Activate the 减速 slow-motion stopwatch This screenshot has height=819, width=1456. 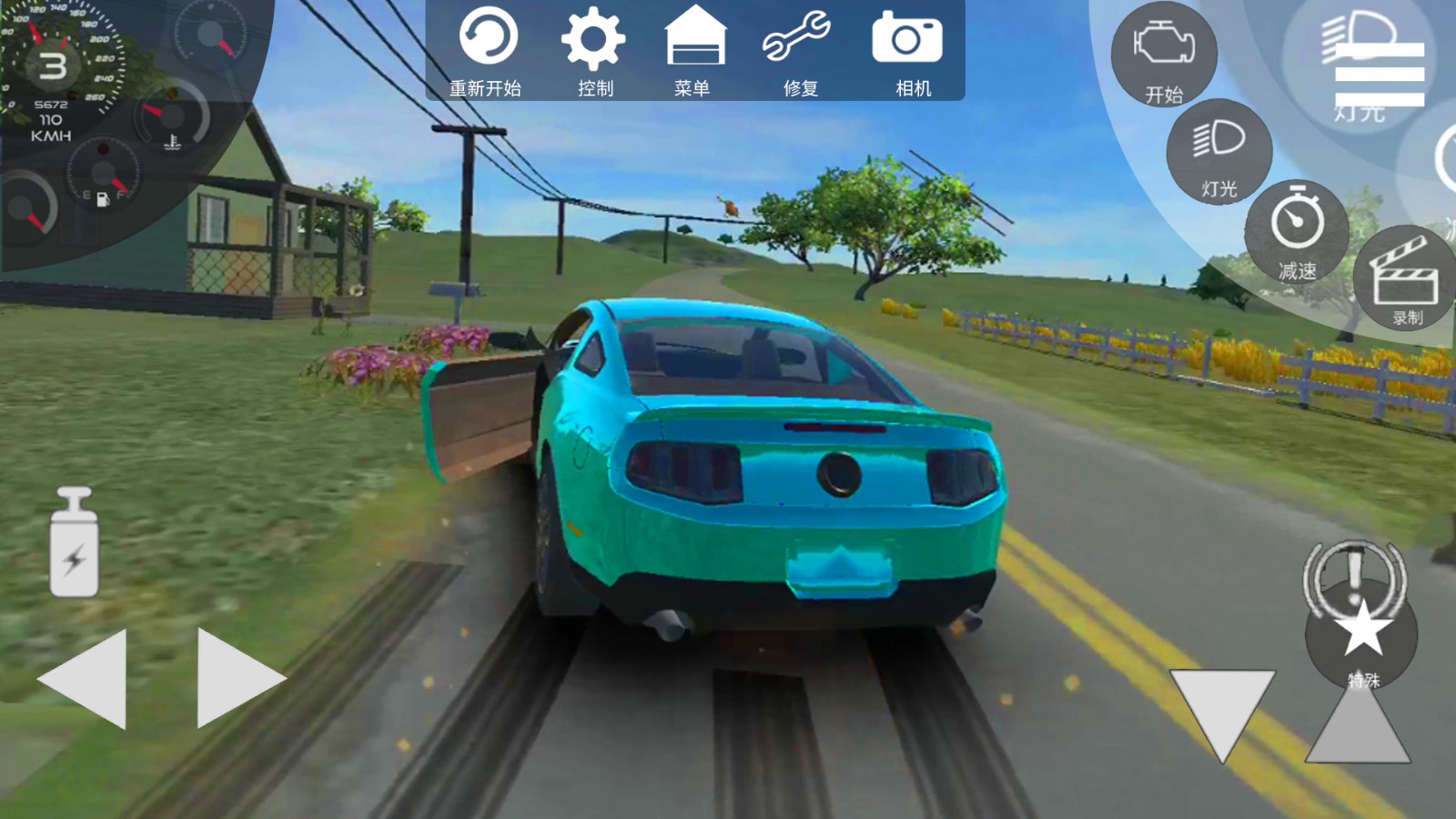coord(1297,232)
